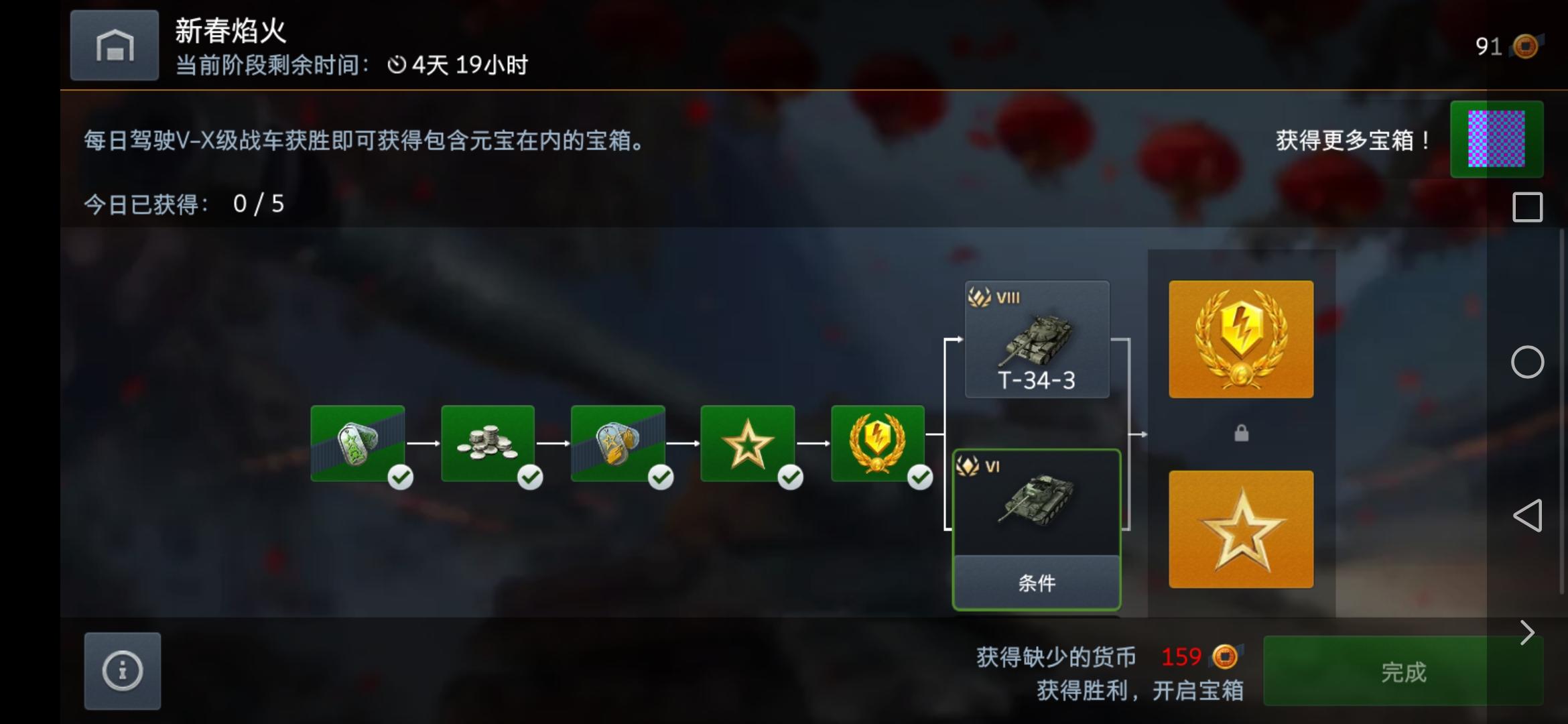Open the 条件 conditions panel
Screen dimensions: 1568x724
tap(1036, 583)
